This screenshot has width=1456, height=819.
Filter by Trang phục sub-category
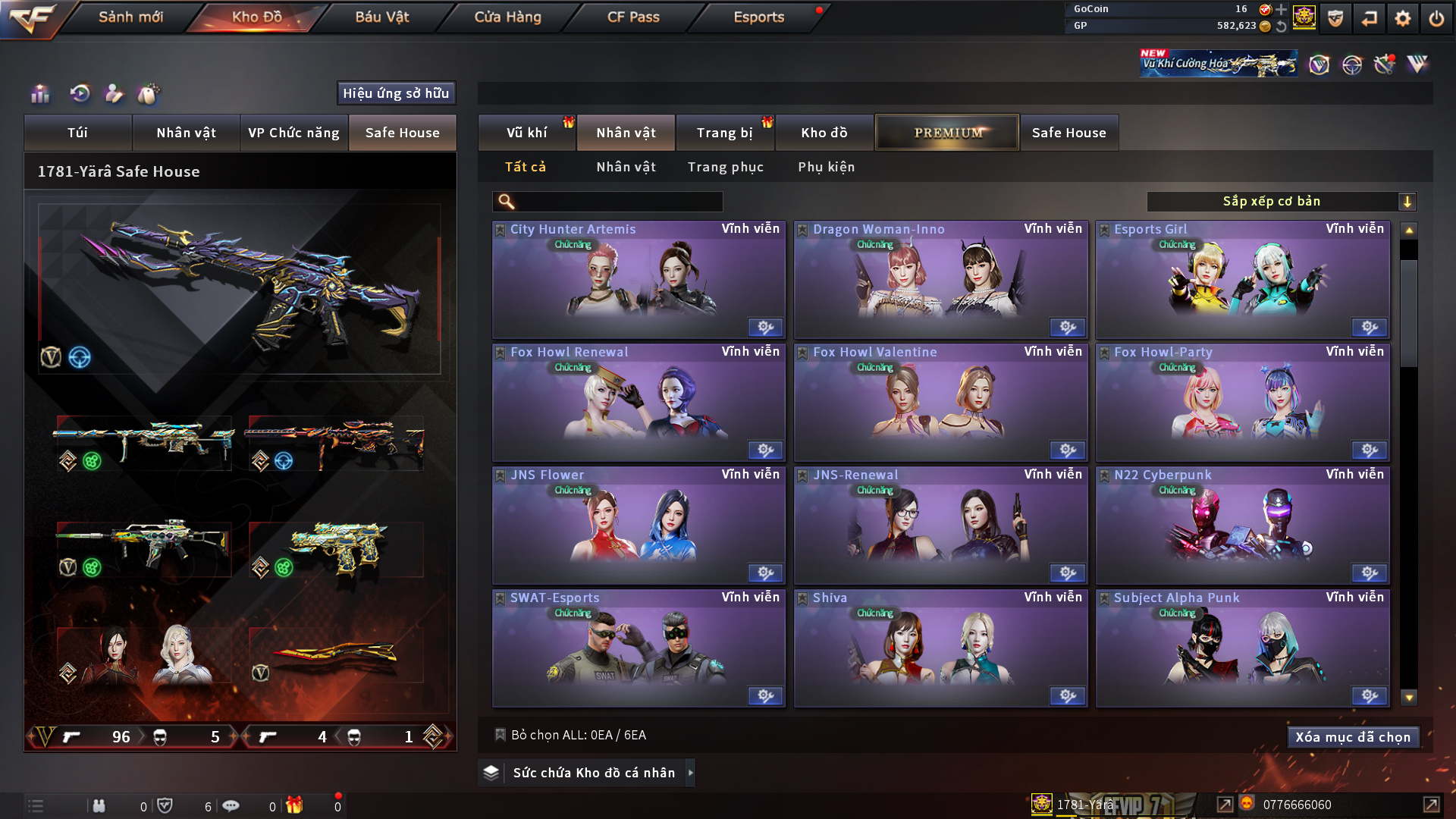tap(725, 167)
